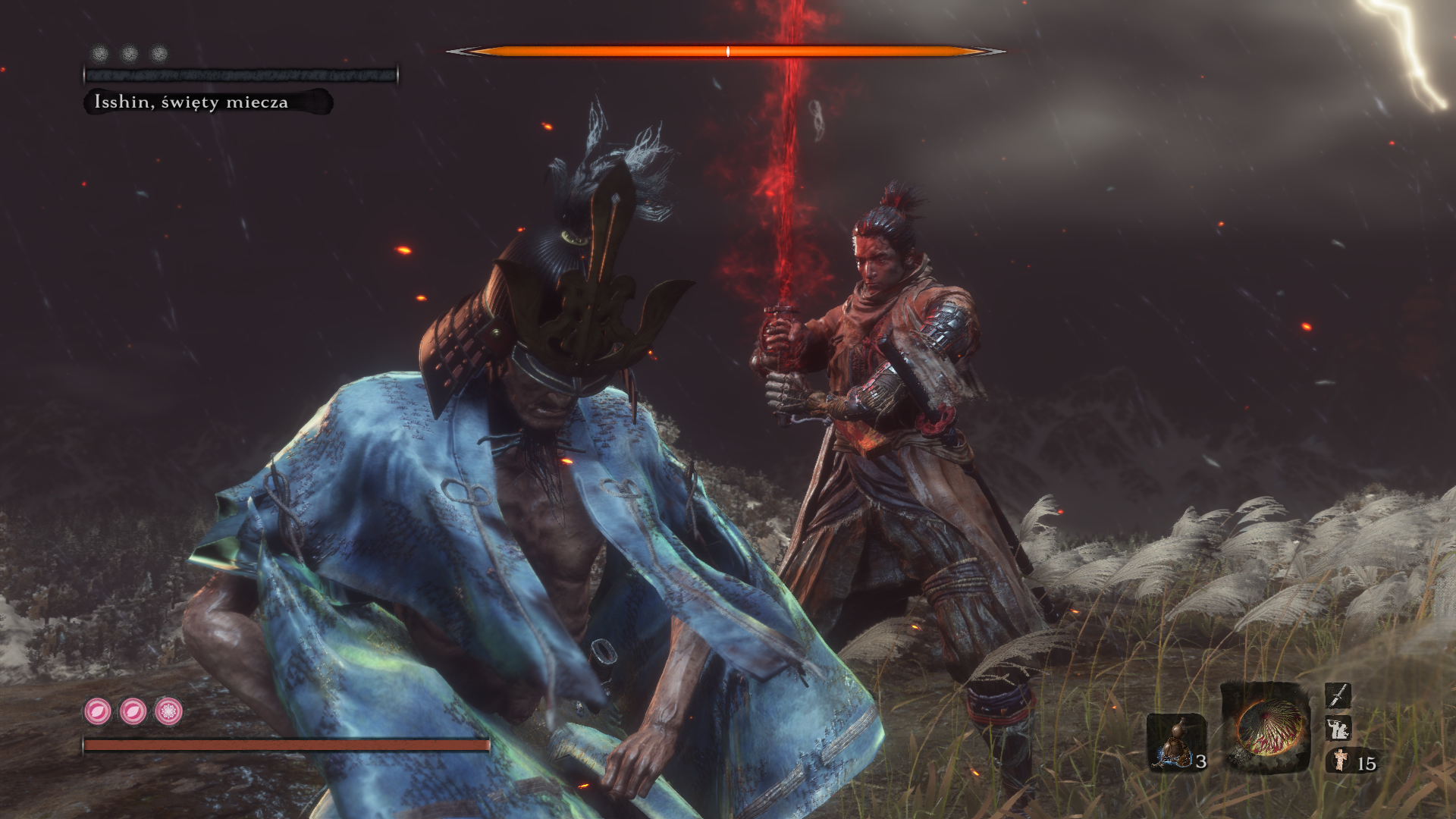Select the Loaded Umbrella prosthetic tool
The width and height of the screenshot is (1456, 819).
[x=1265, y=726]
